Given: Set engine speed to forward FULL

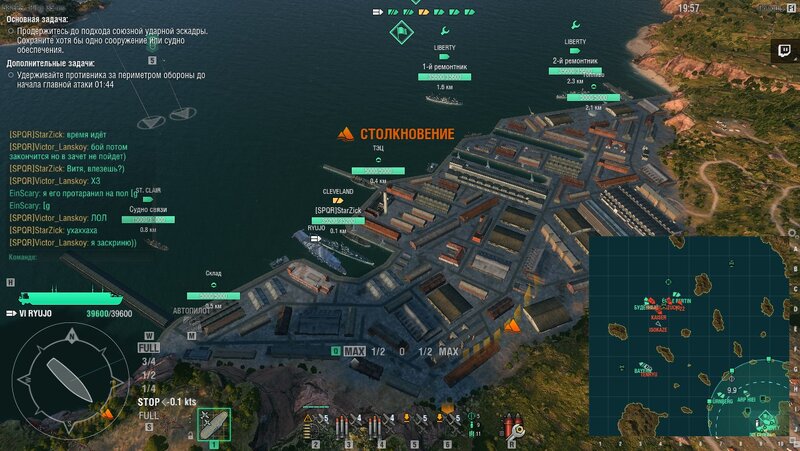Looking at the screenshot, I should coord(149,347).
